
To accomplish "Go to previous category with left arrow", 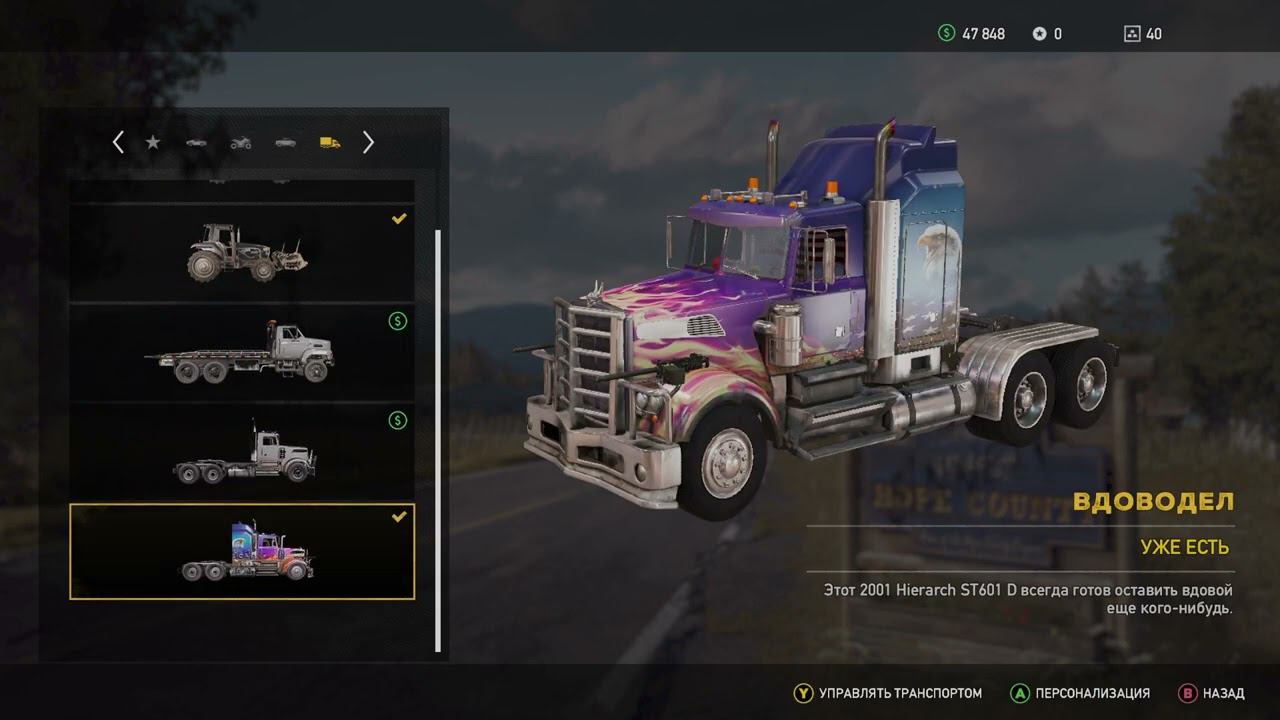I will click(118, 143).
